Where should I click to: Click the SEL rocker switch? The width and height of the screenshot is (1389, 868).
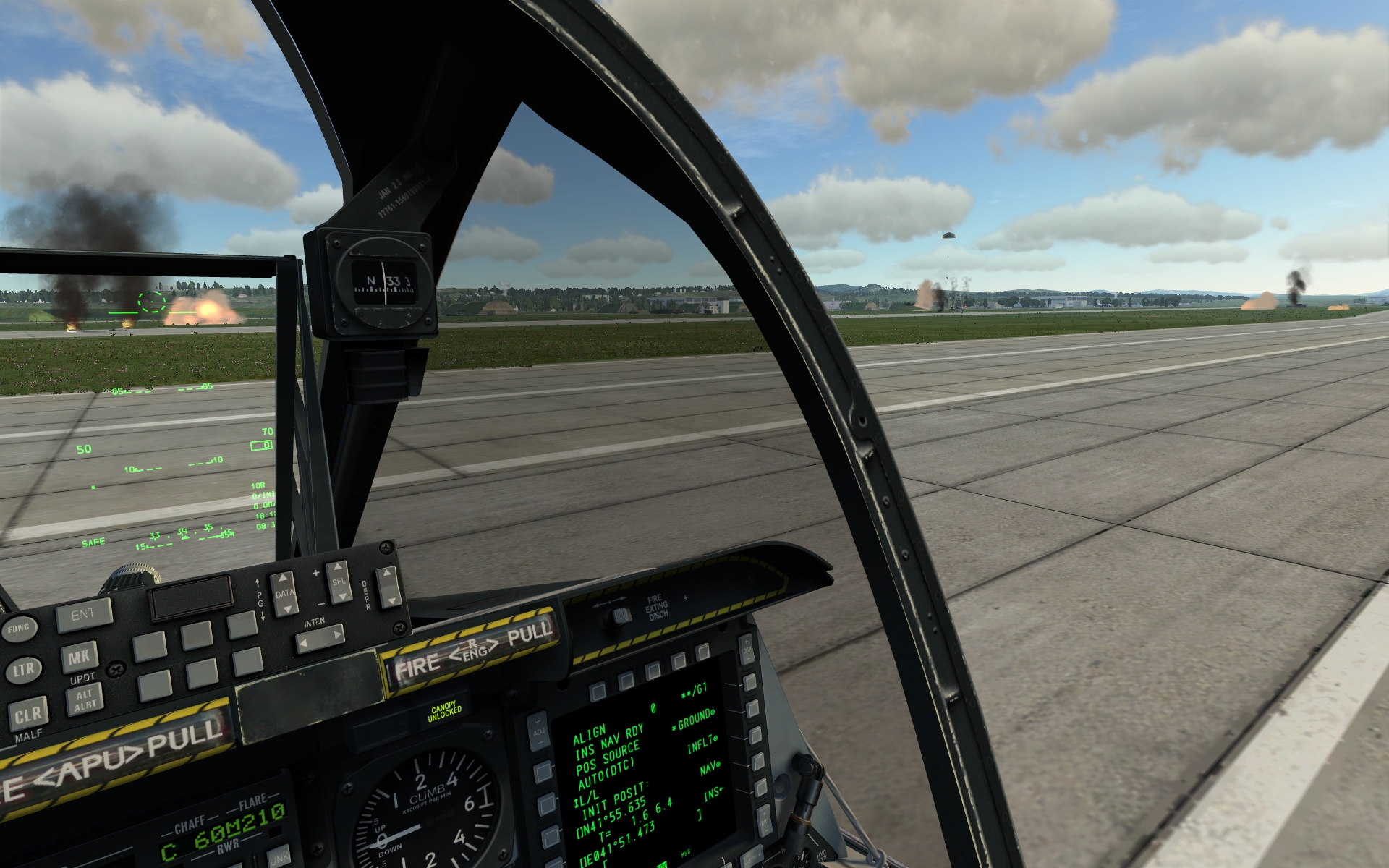coord(339,582)
